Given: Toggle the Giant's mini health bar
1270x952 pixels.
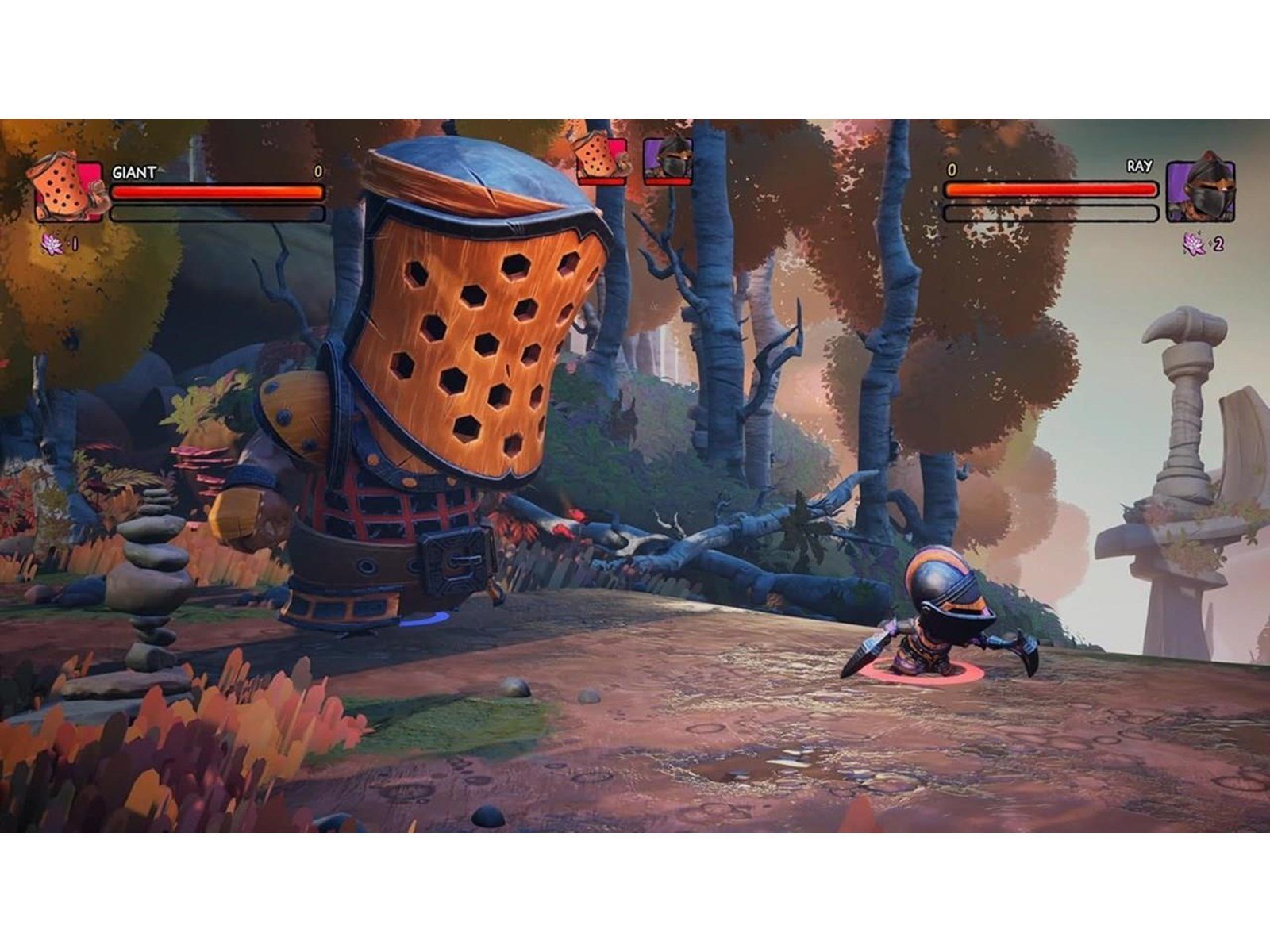Looking at the screenshot, I should 601,181.
